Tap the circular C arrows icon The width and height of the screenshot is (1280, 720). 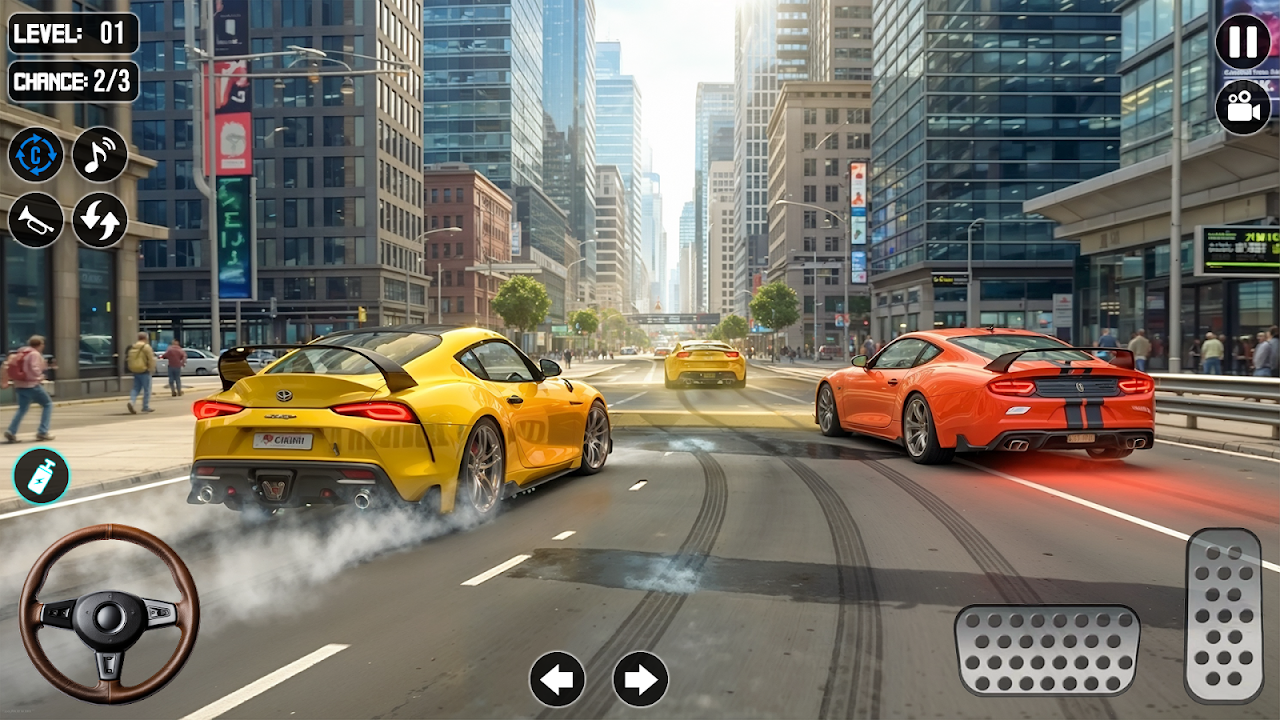pyautogui.click(x=36, y=154)
